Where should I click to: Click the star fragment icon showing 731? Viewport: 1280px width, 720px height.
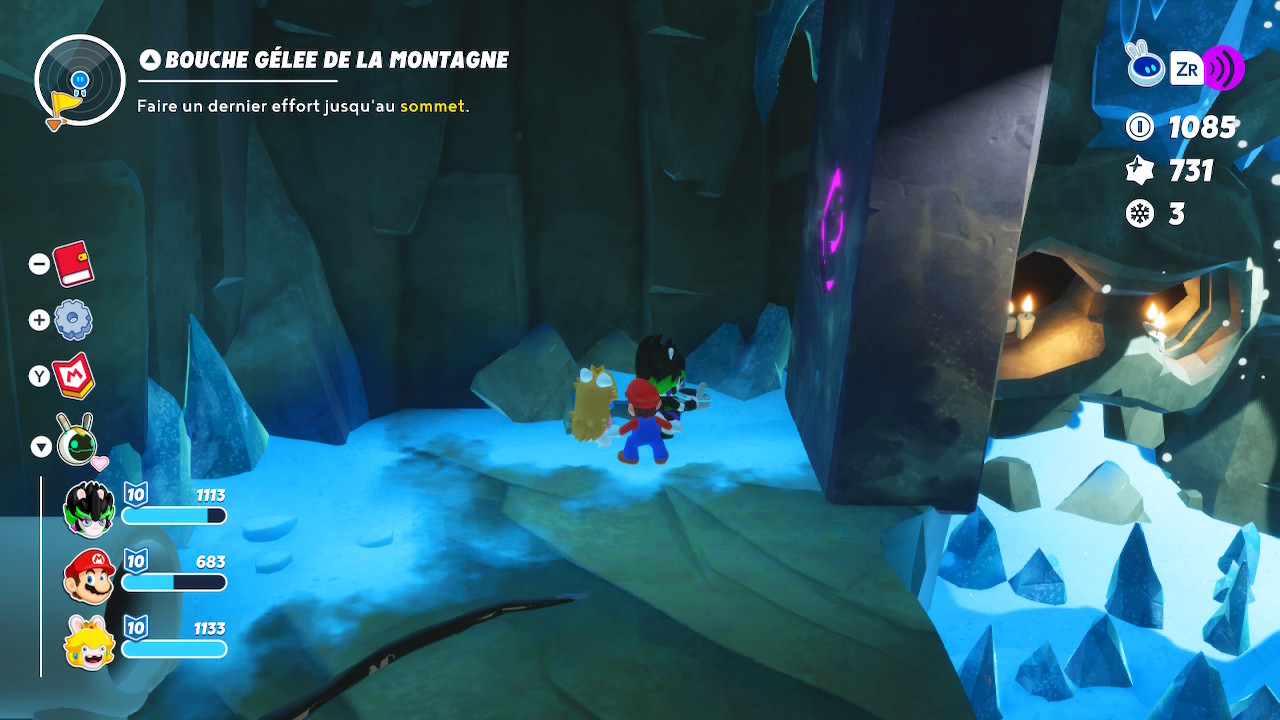point(1137,170)
